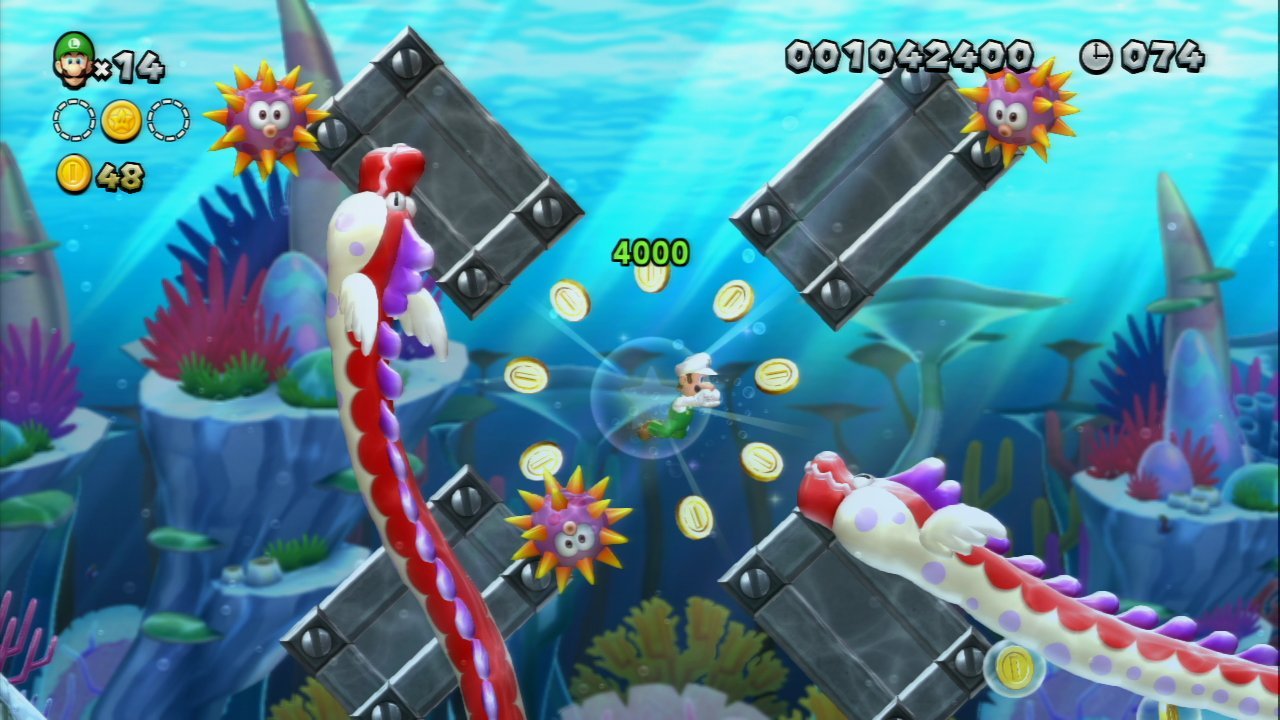Click the gold coin counter icon
The height and width of the screenshot is (720, 1280).
pyautogui.click(x=74, y=175)
